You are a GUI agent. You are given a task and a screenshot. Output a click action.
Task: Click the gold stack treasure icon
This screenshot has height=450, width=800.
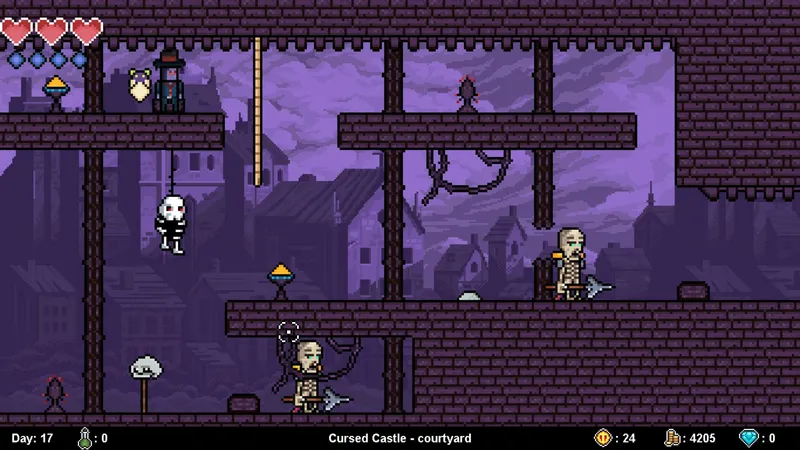[x=673, y=438]
